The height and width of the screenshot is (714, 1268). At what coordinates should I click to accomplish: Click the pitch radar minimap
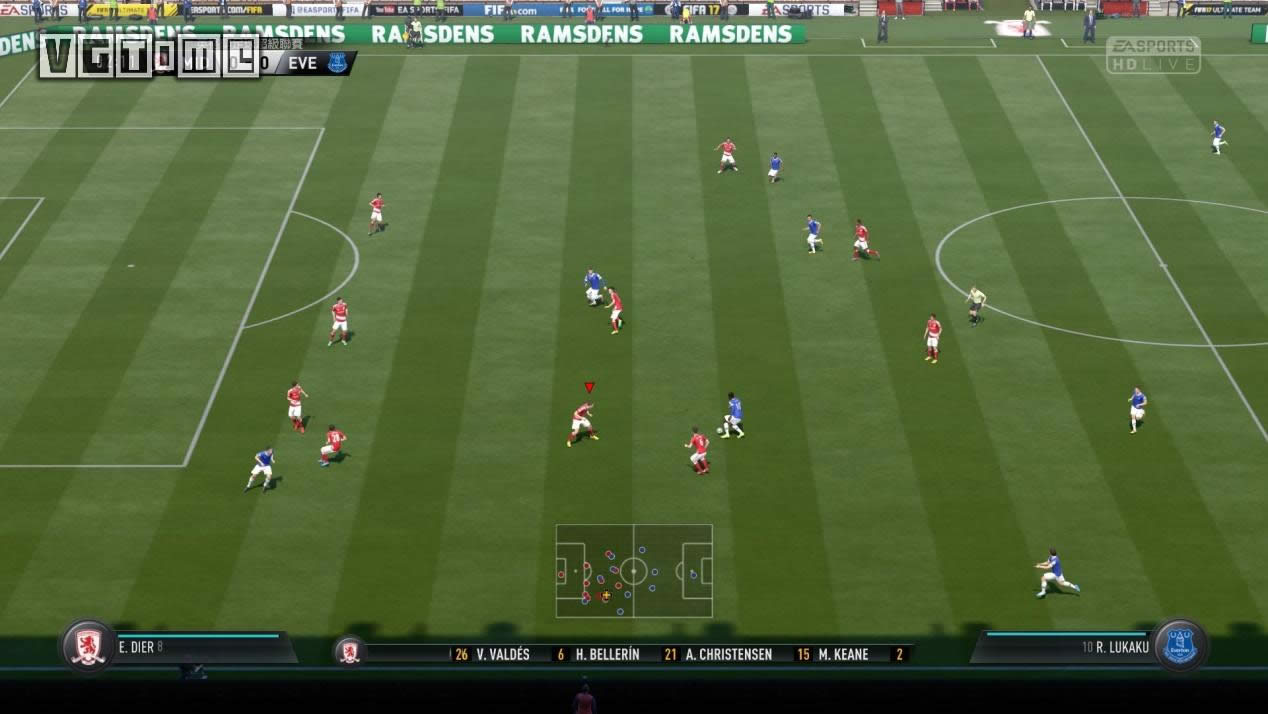[634, 571]
